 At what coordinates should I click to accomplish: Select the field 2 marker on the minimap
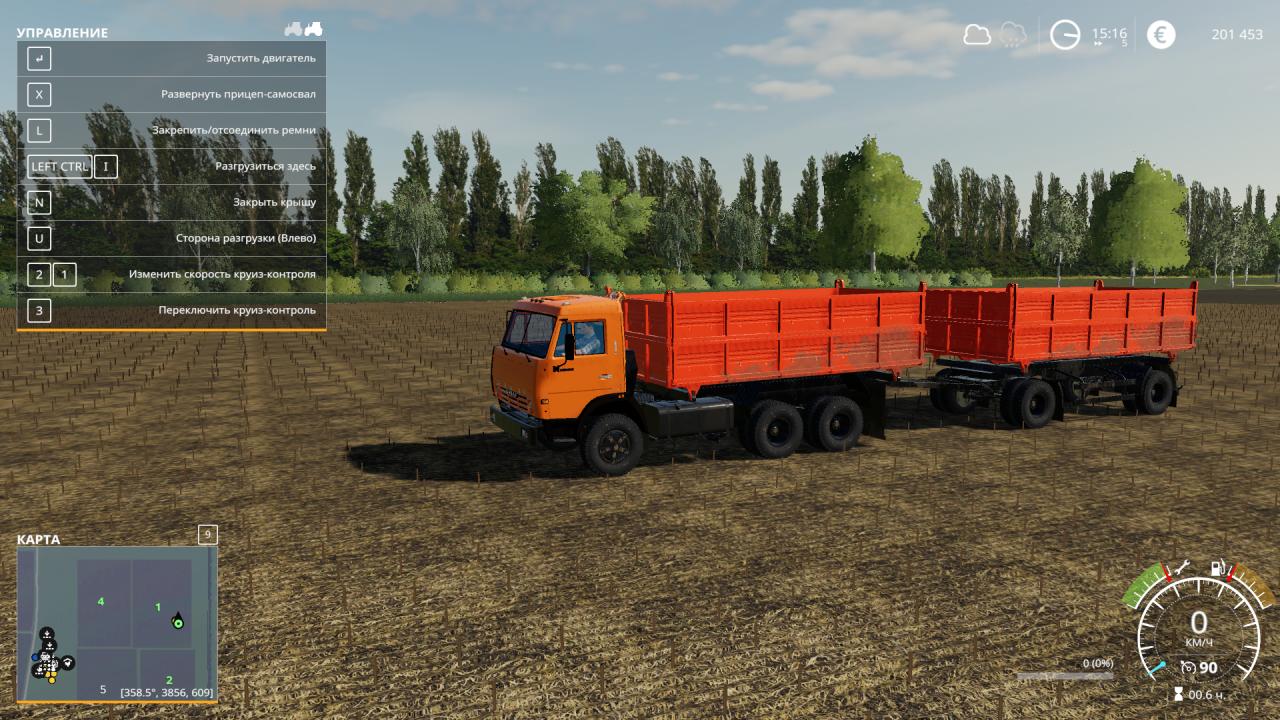(x=169, y=680)
